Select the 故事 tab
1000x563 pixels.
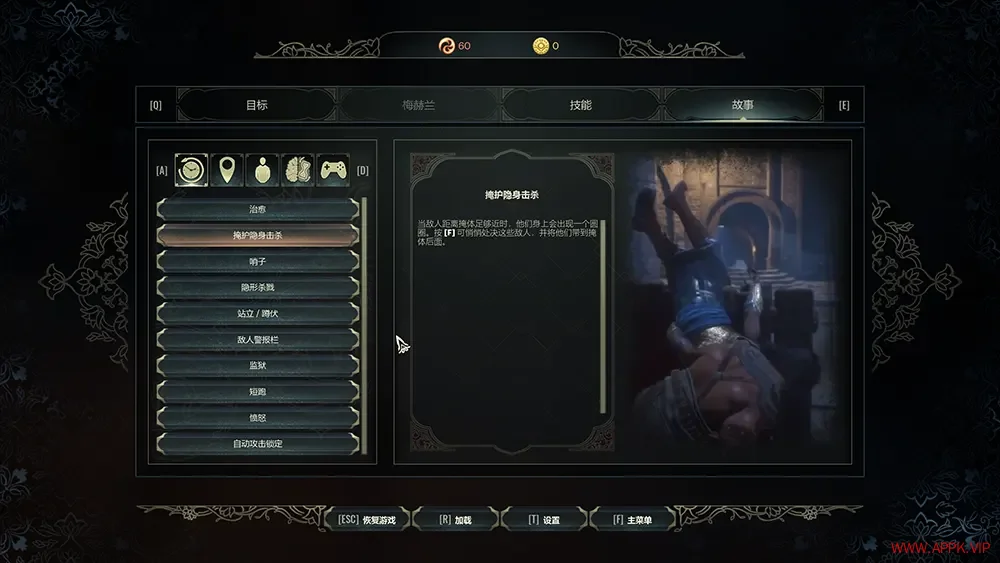pos(742,105)
